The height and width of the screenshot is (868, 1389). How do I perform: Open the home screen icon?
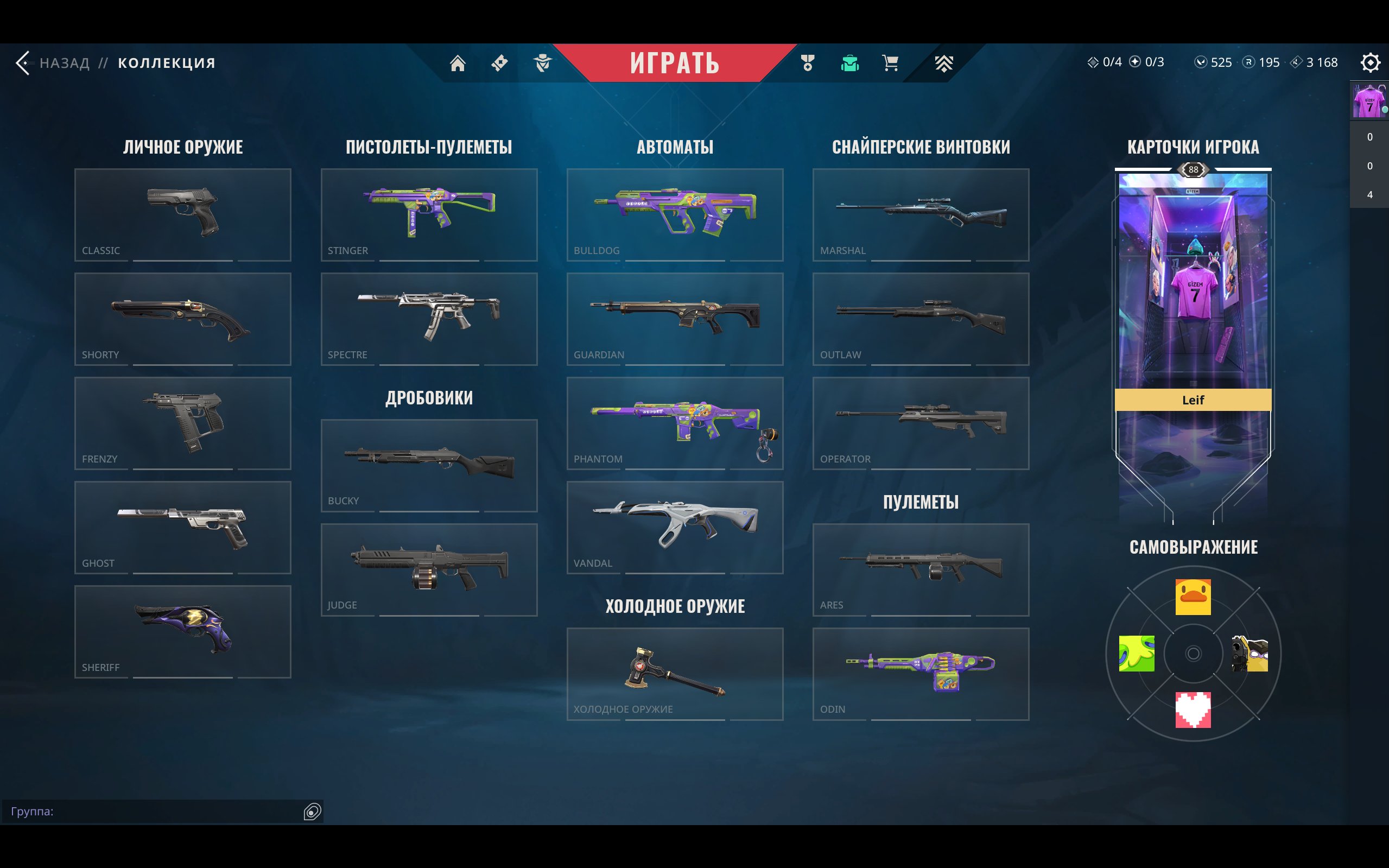click(458, 63)
